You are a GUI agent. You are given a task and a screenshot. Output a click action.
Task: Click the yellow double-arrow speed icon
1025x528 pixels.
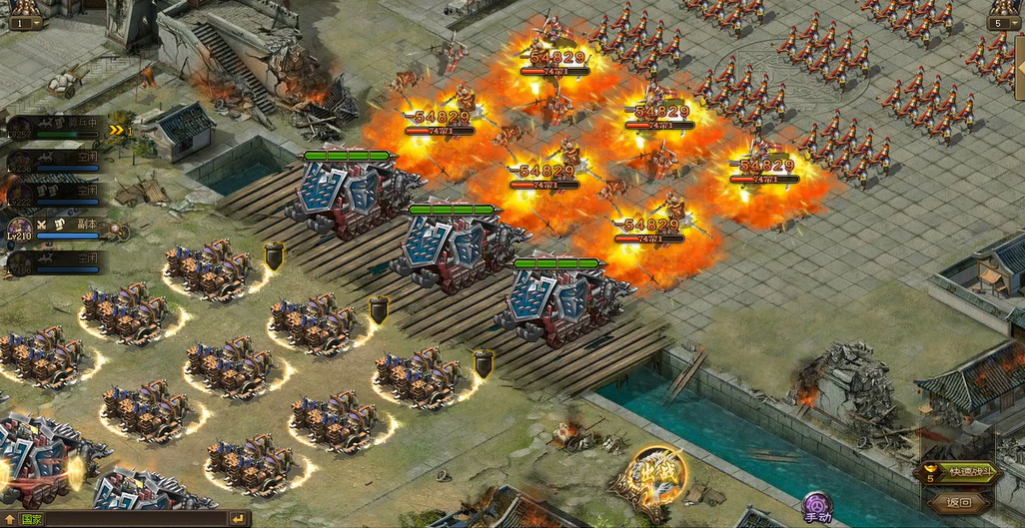click(x=120, y=129)
